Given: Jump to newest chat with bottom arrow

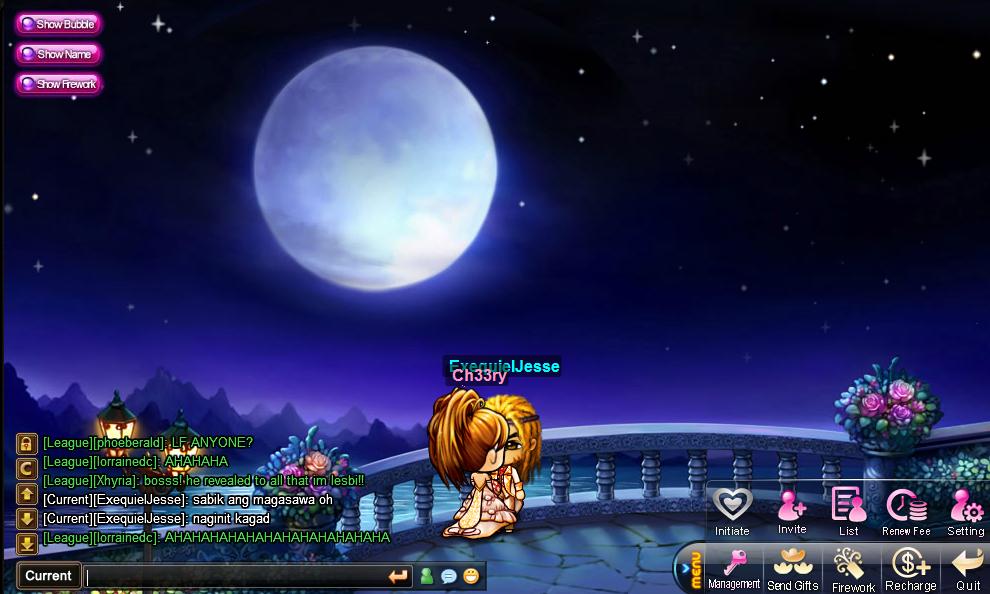Looking at the screenshot, I should [x=27, y=544].
